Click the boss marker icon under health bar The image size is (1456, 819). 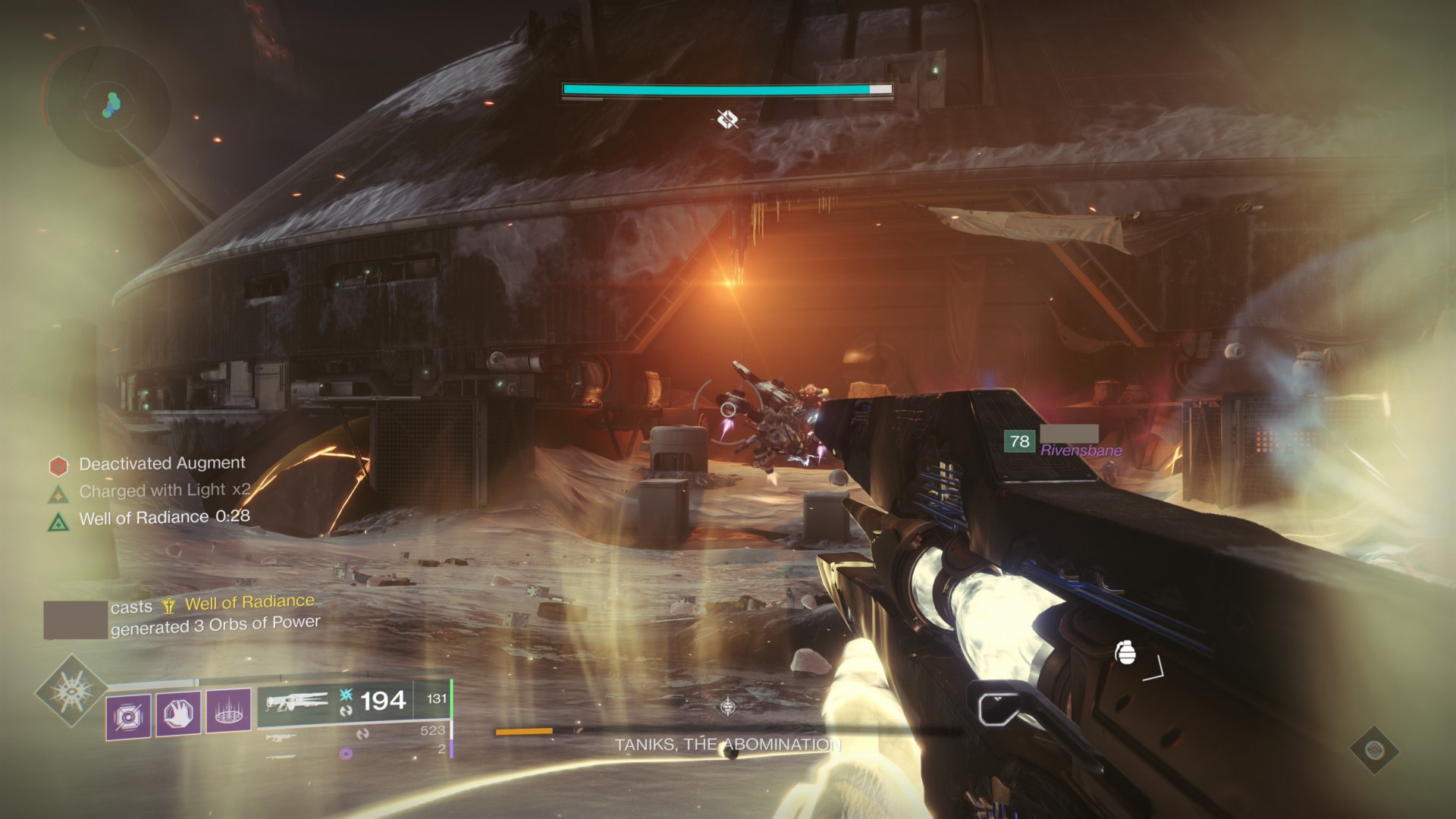[727, 119]
